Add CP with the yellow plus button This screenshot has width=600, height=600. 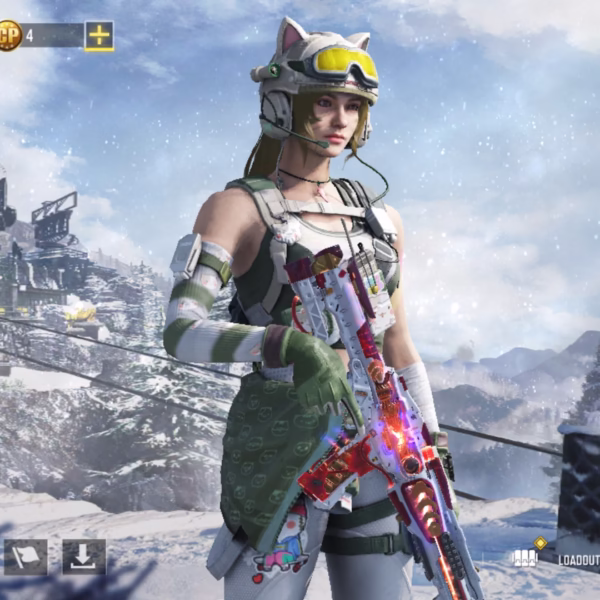(x=99, y=36)
